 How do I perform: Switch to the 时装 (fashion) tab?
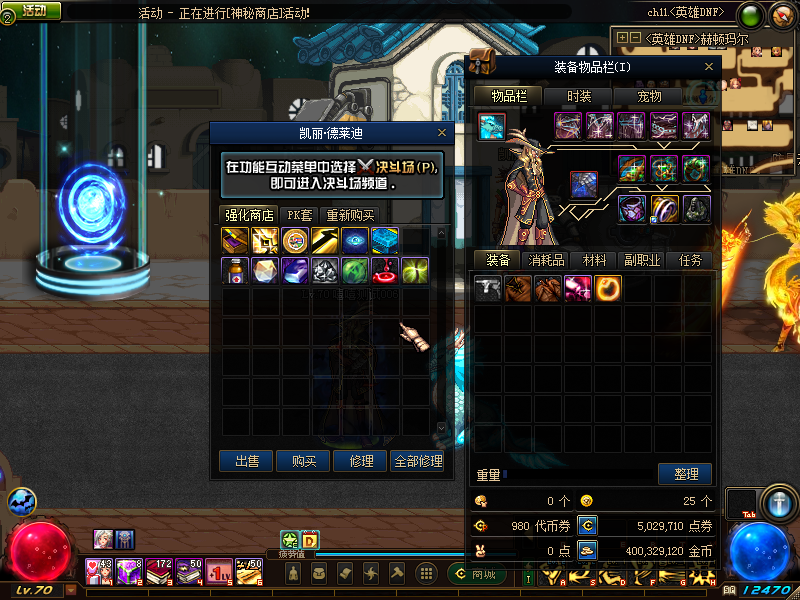pyautogui.click(x=579, y=96)
